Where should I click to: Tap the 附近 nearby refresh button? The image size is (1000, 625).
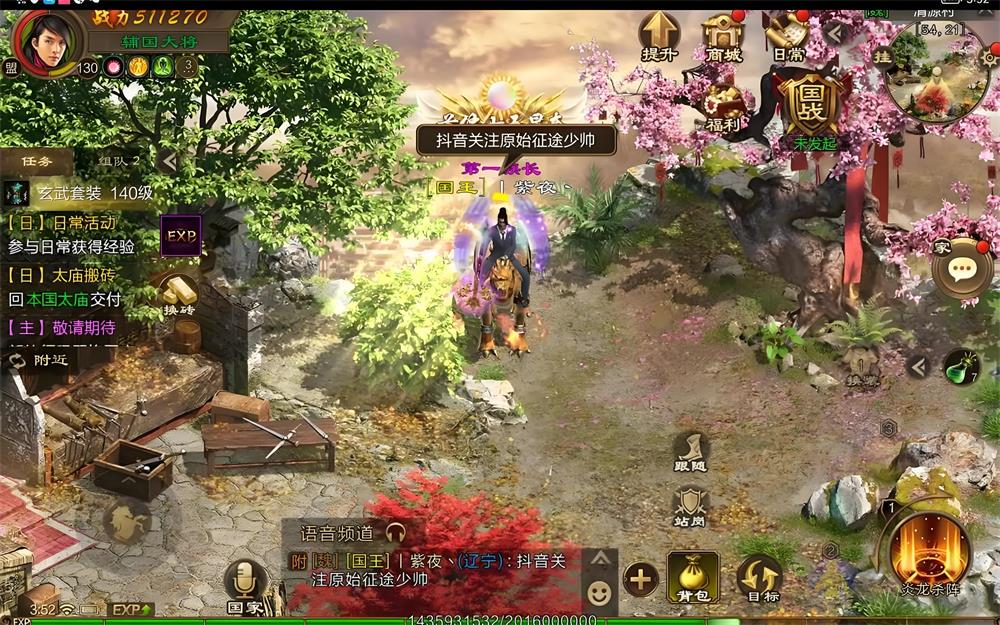point(42,359)
